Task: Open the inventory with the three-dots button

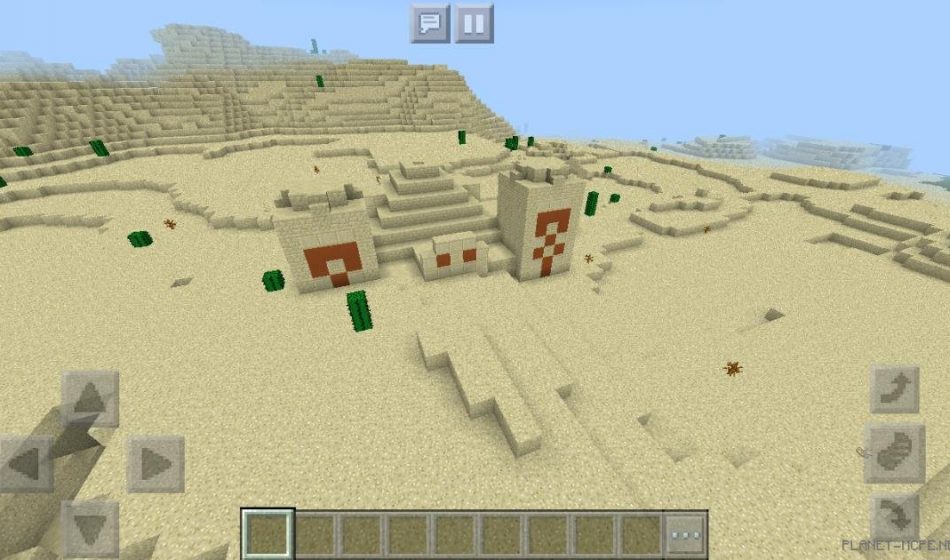Action: [x=686, y=534]
